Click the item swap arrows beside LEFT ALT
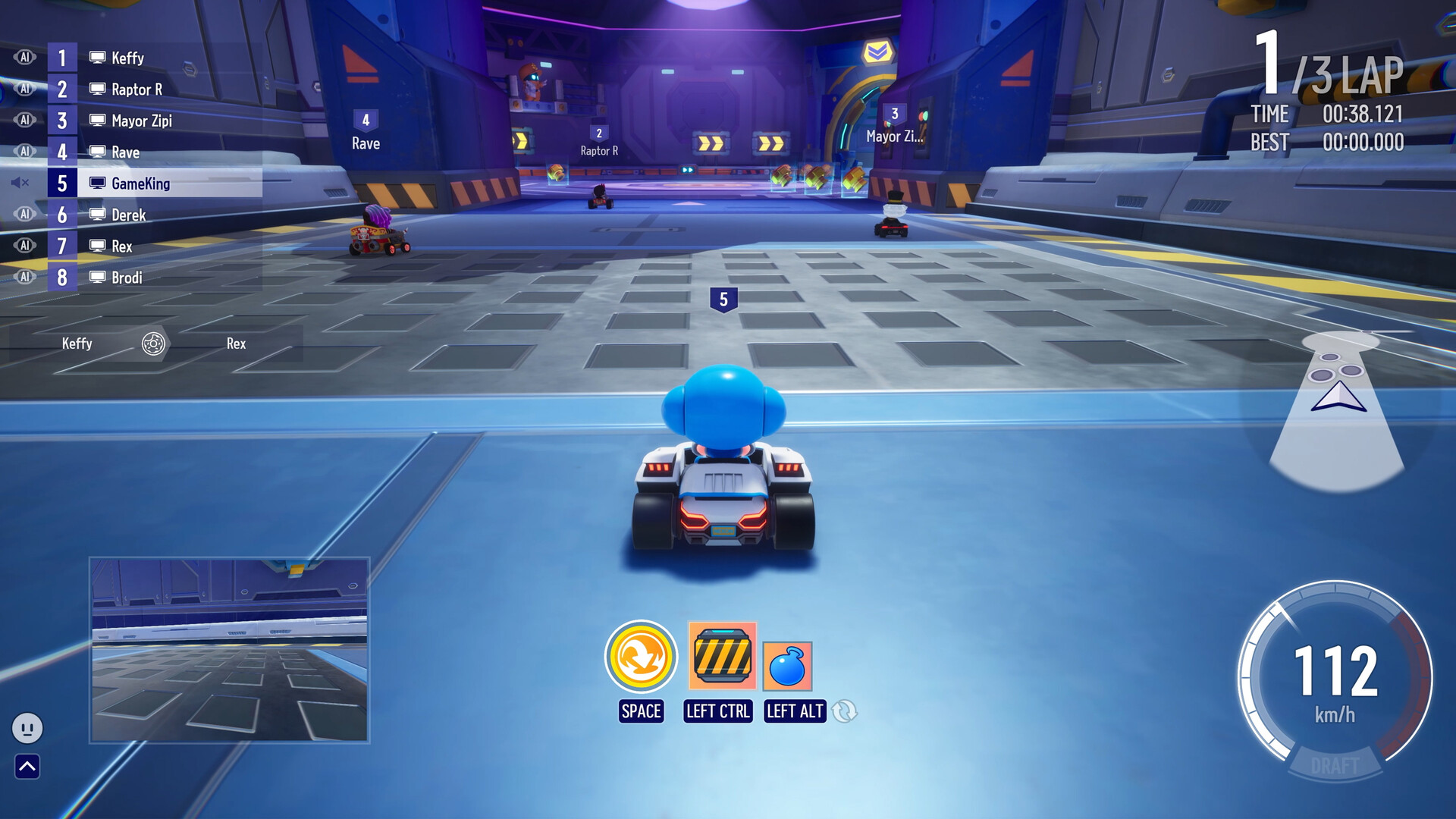The image size is (1456, 819). coord(846,711)
